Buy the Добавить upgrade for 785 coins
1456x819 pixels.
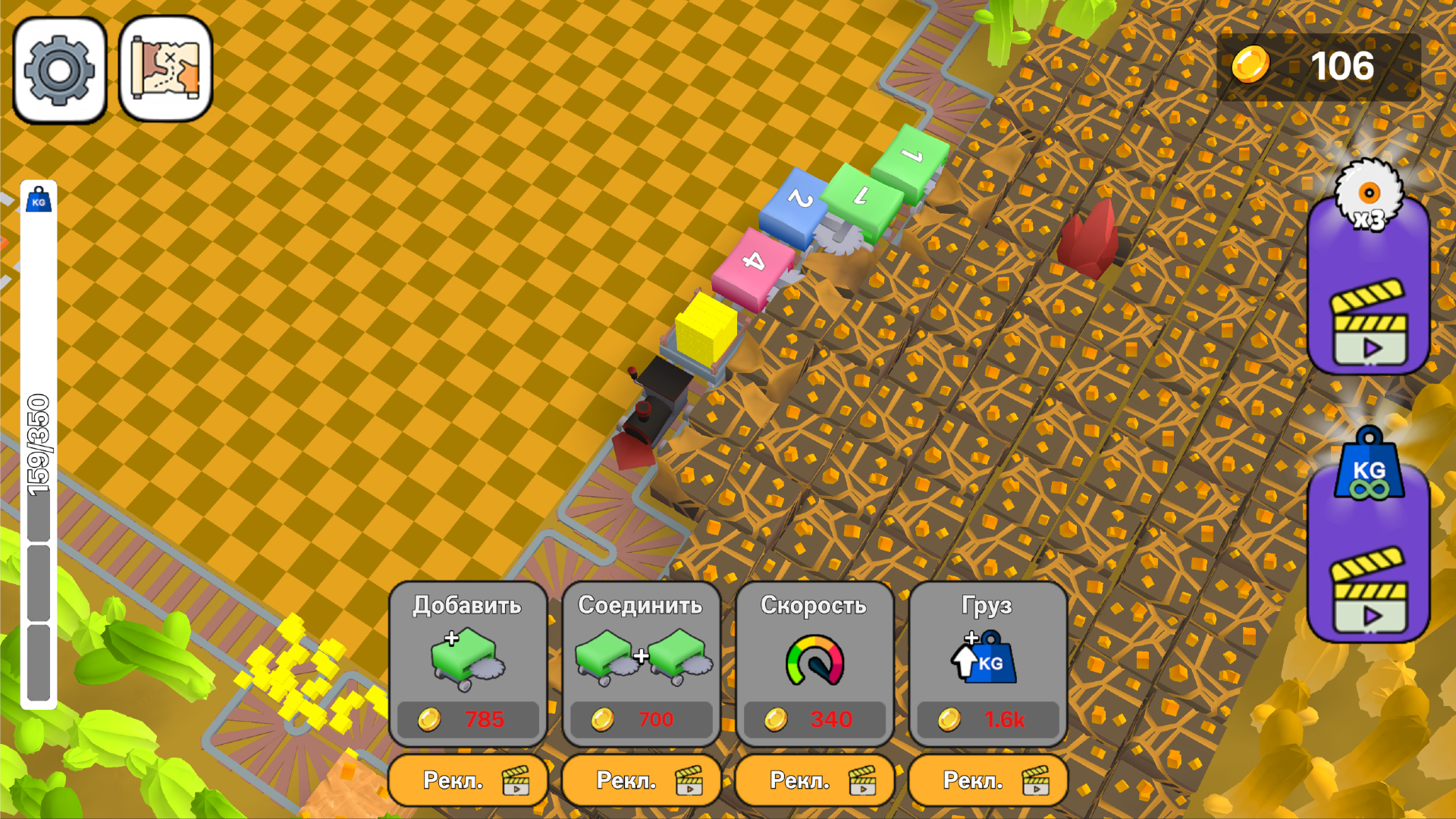[467, 720]
